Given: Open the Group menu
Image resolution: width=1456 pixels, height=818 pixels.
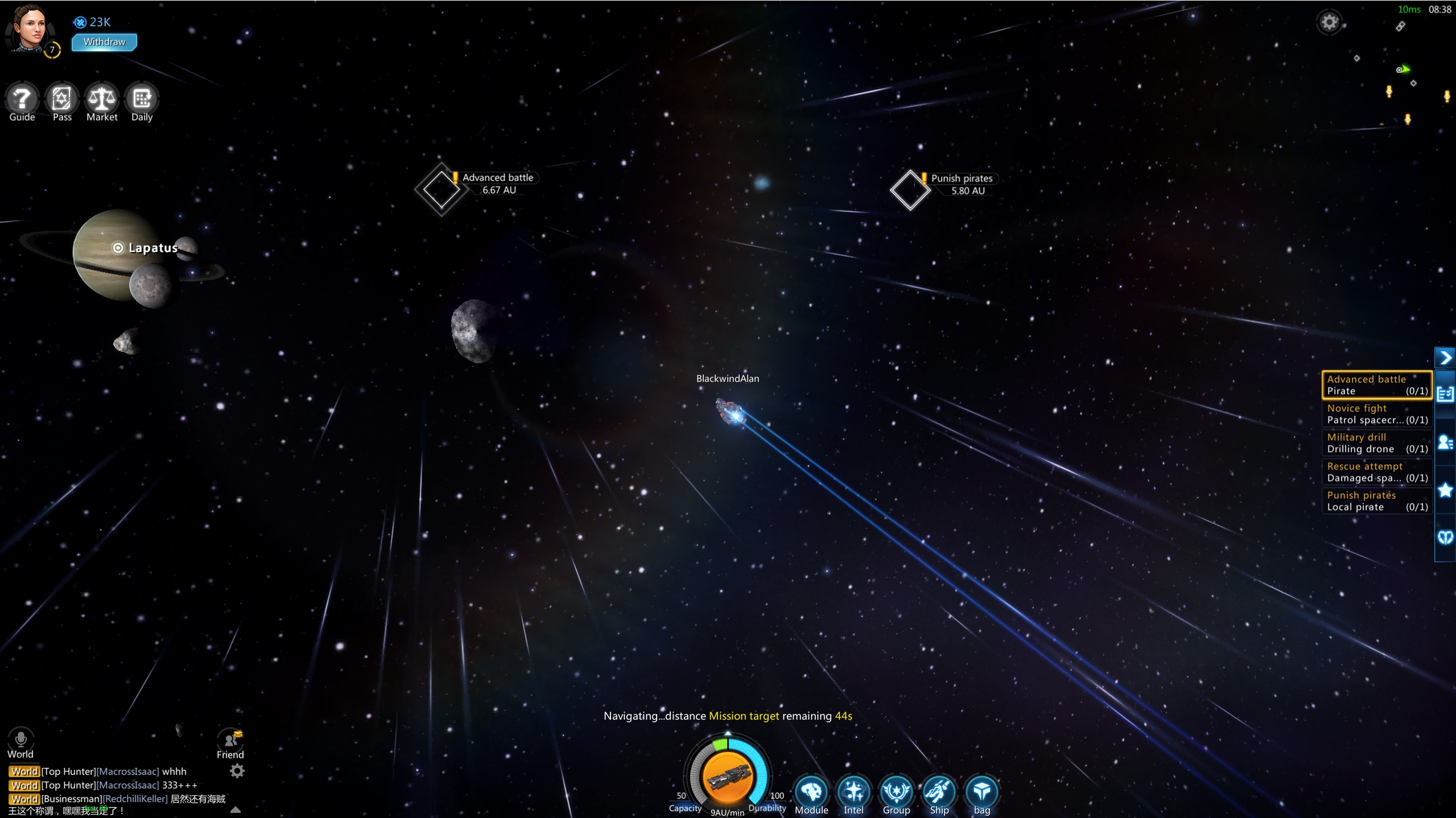Looking at the screenshot, I should pyautogui.click(x=896, y=793).
